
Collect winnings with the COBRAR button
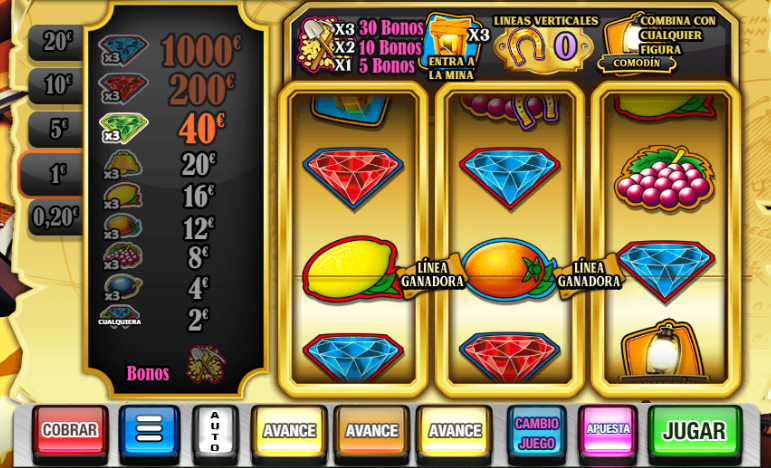(70, 430)
